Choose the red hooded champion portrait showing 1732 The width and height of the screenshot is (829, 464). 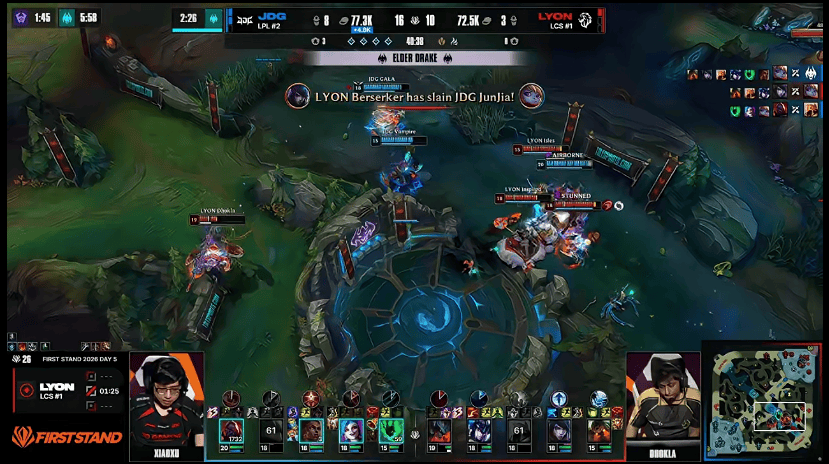[232, 431]
